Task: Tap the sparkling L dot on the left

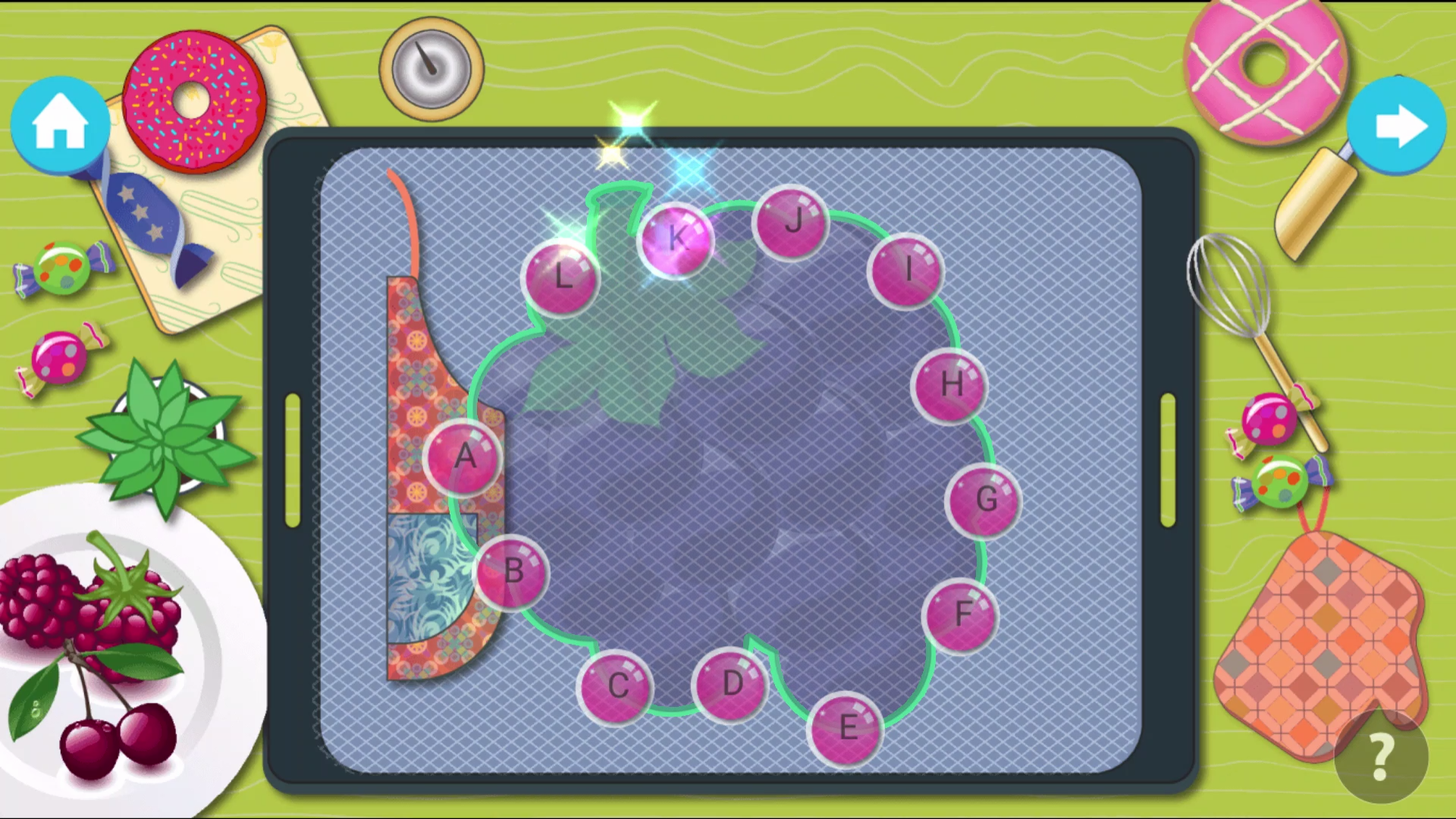Action: (561, 278)
